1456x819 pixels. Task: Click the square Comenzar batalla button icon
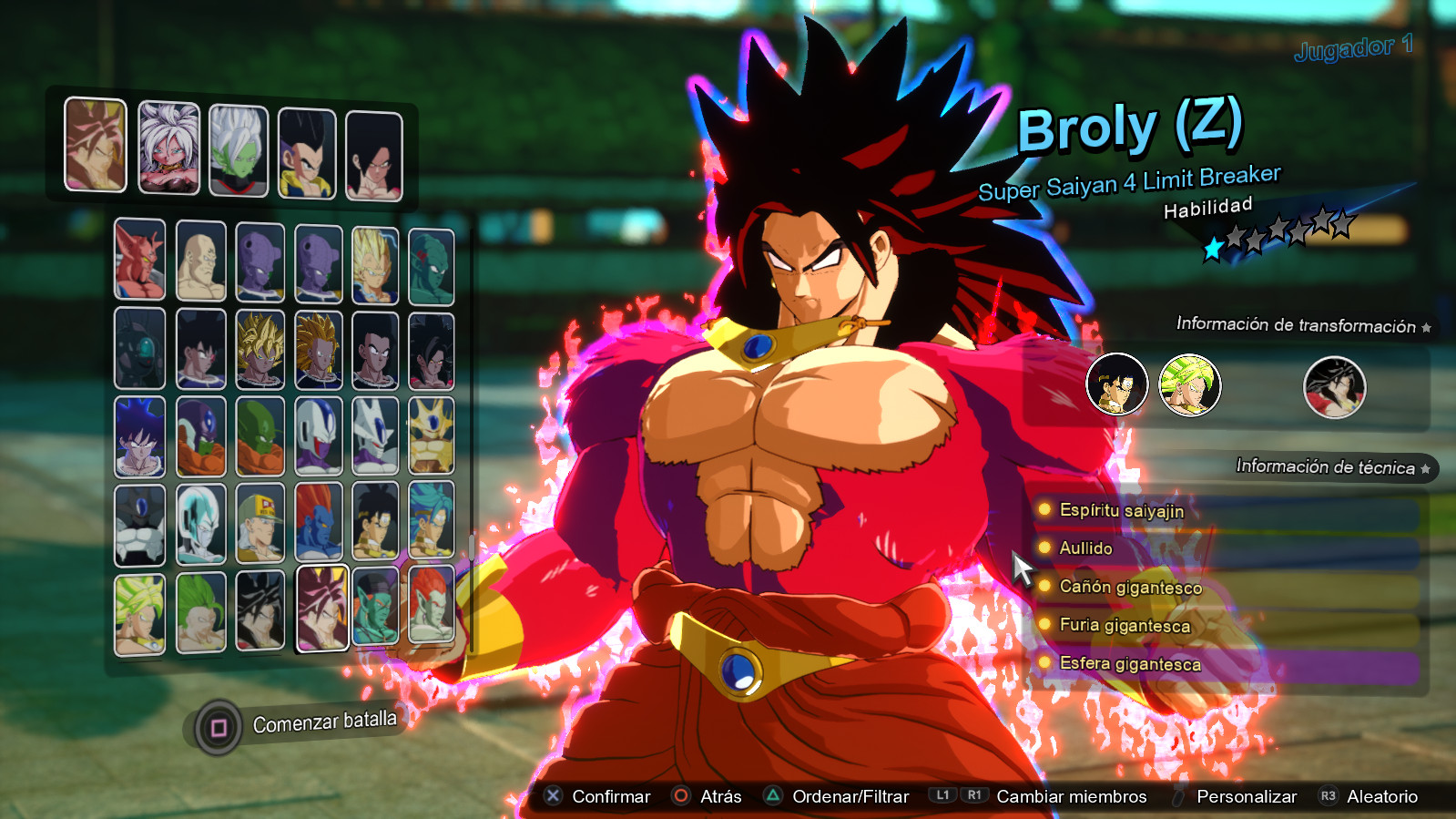219,727
